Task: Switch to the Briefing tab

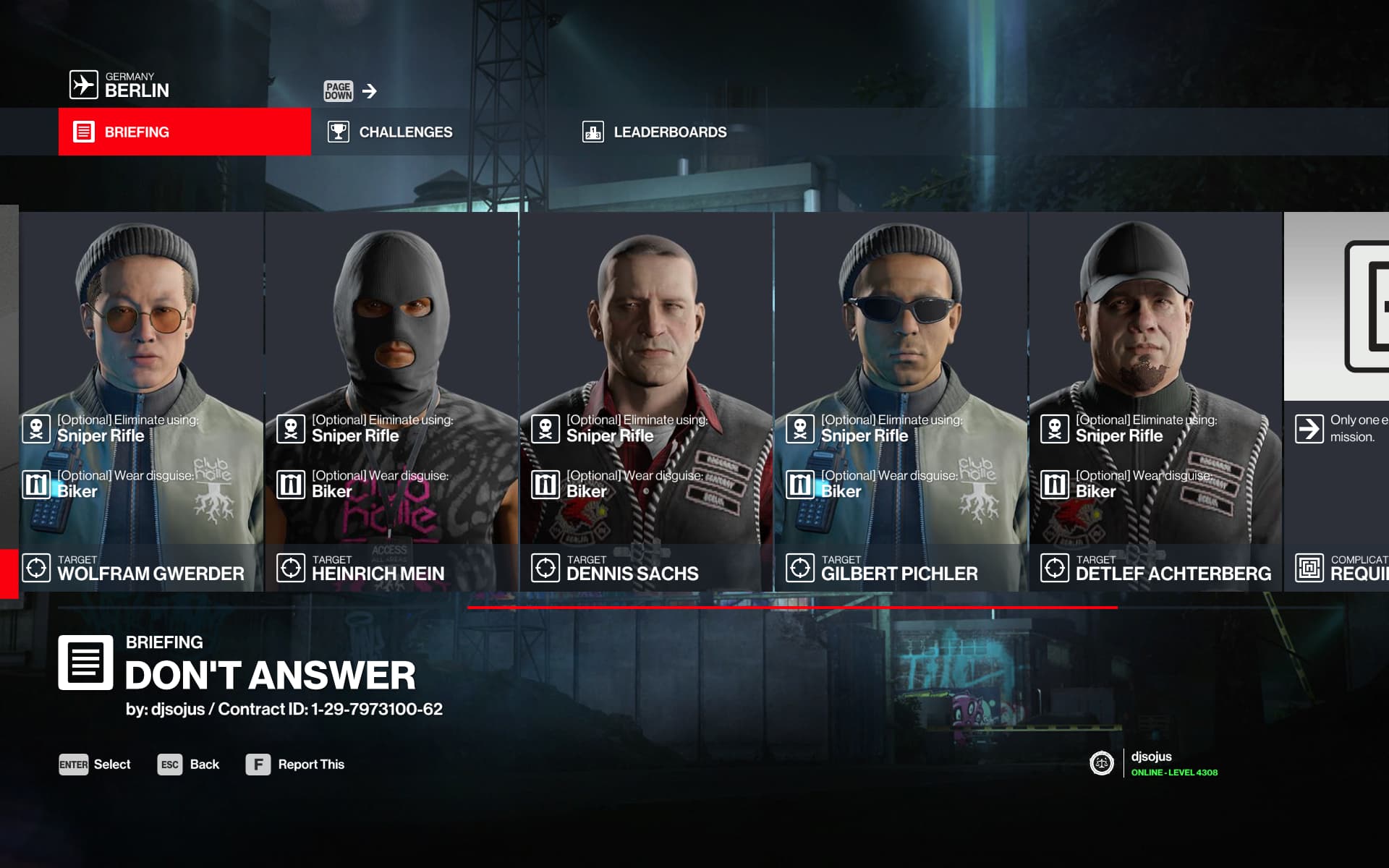Action: pyautogui.click(x=184, y=132)
